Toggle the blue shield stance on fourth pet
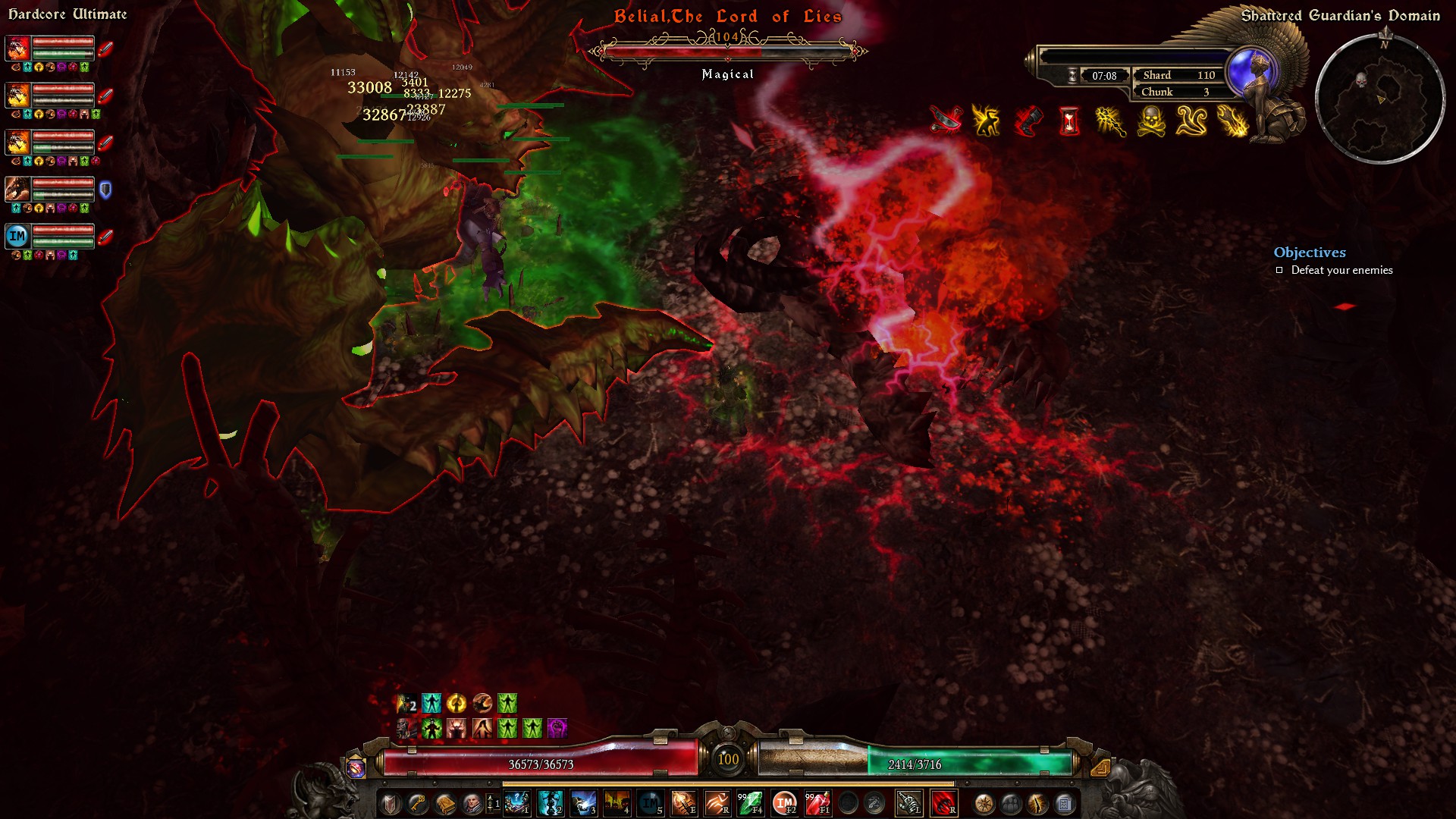The image size is (1456, 819). pos(105,190)
